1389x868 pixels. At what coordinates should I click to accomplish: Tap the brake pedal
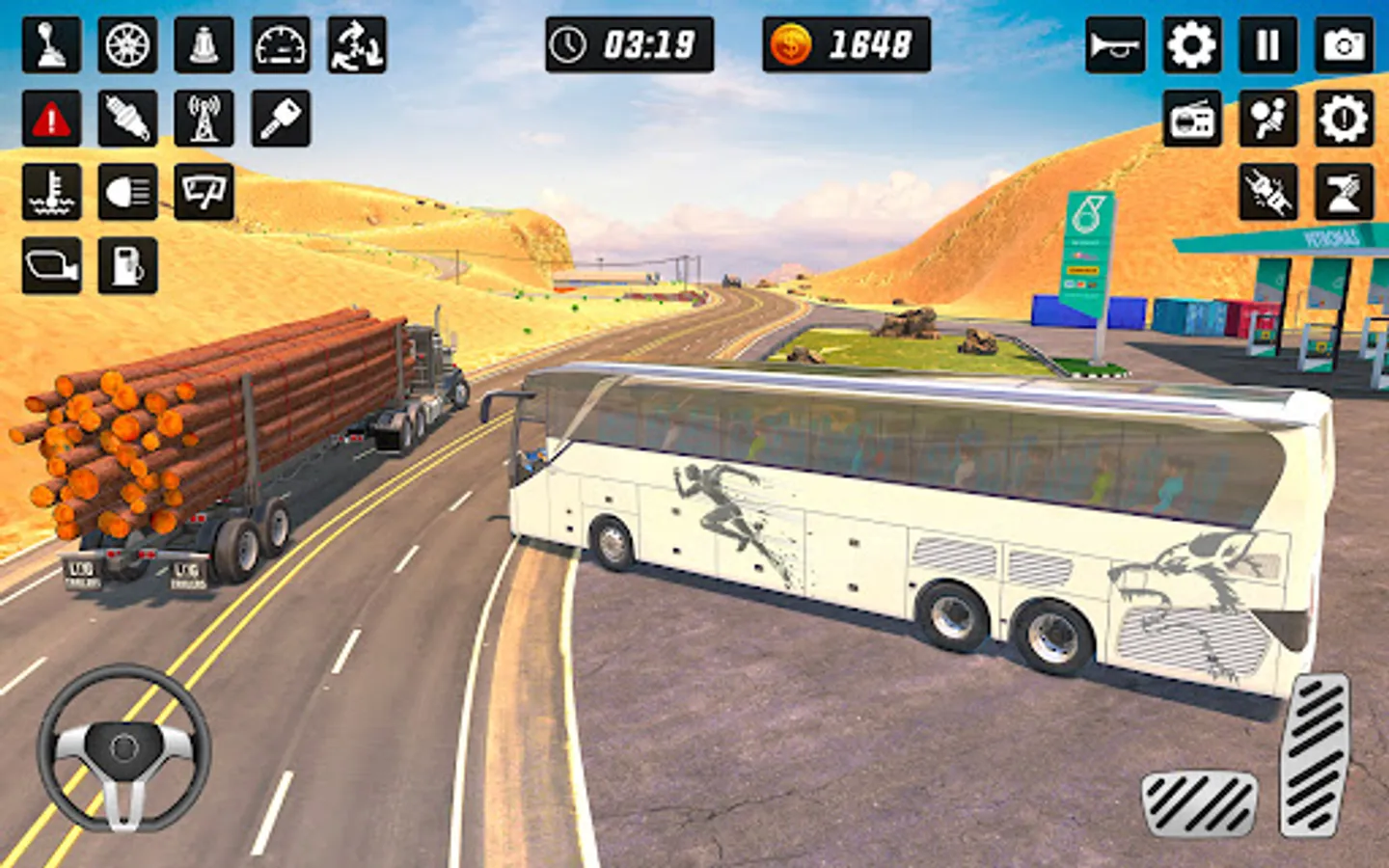(1199, 802)
